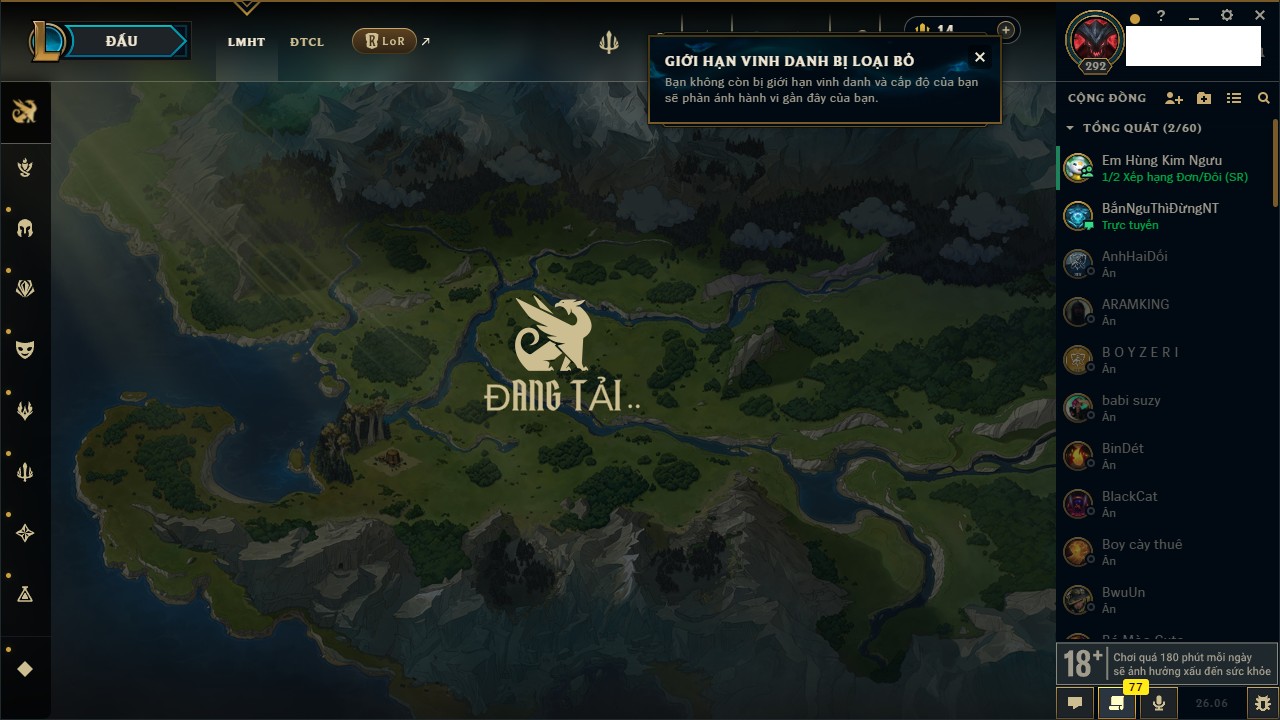
Task: Minimize the client window
Action: (x=1194, y=16)
